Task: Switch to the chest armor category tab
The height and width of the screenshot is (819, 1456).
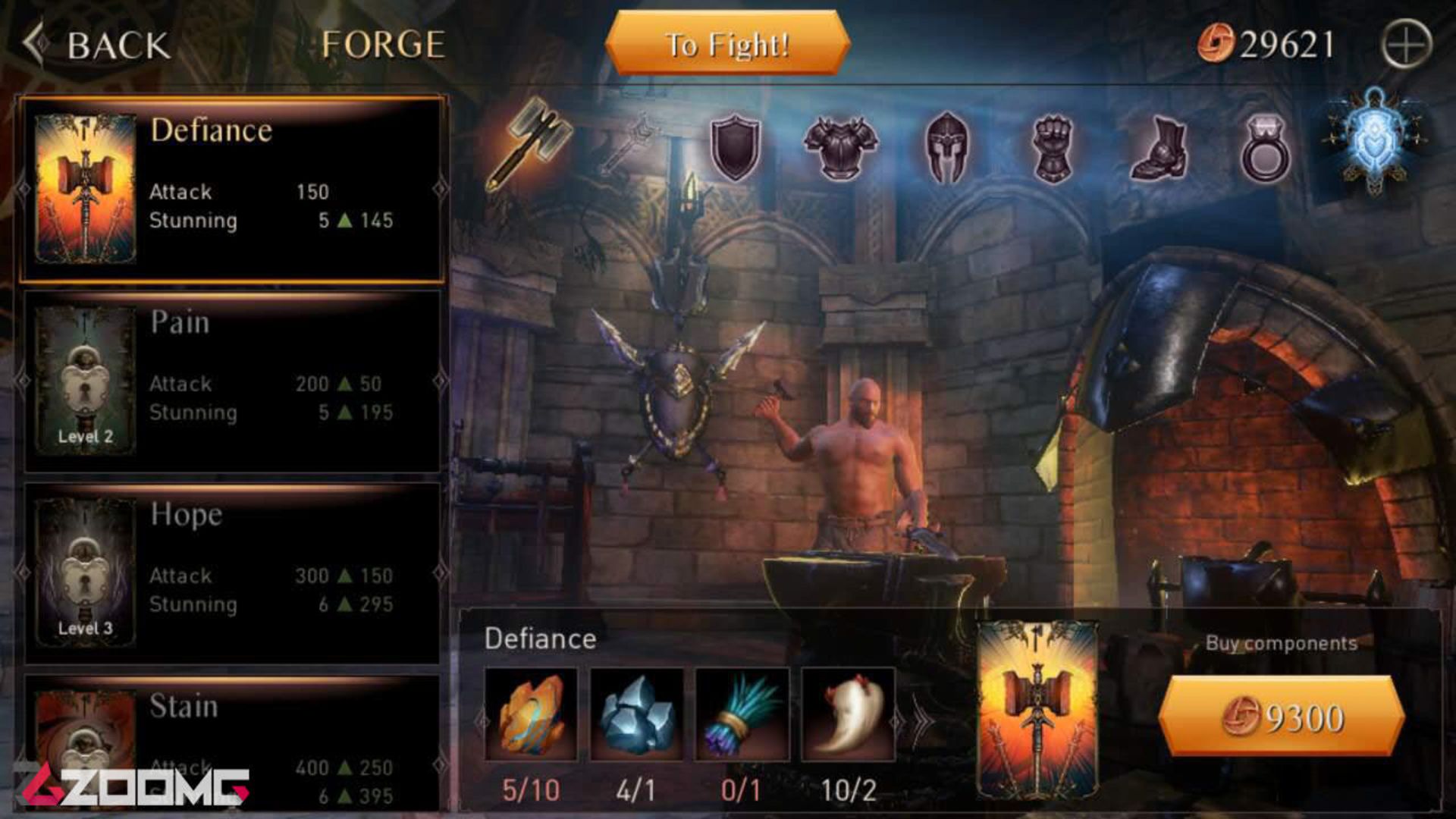Action: [x=842, y=149]
